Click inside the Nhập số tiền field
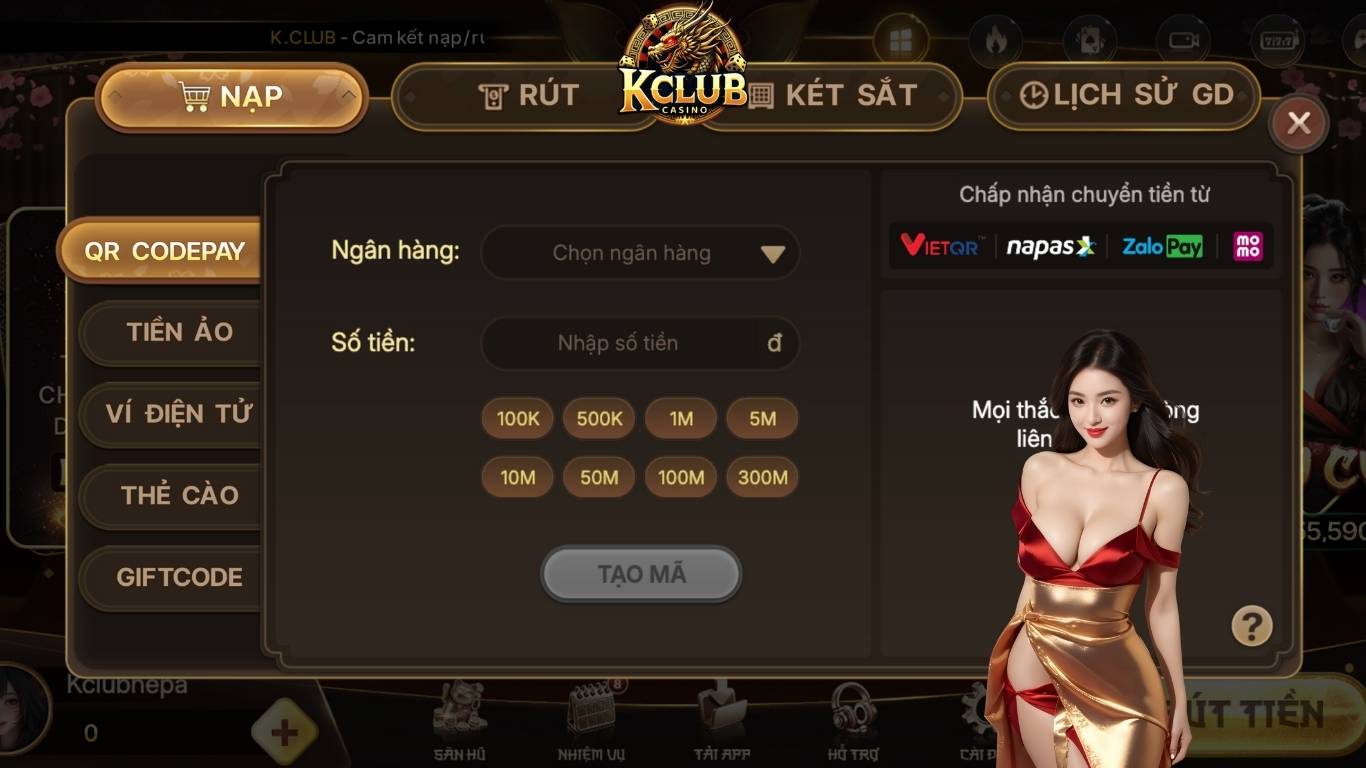 (640, 343)
